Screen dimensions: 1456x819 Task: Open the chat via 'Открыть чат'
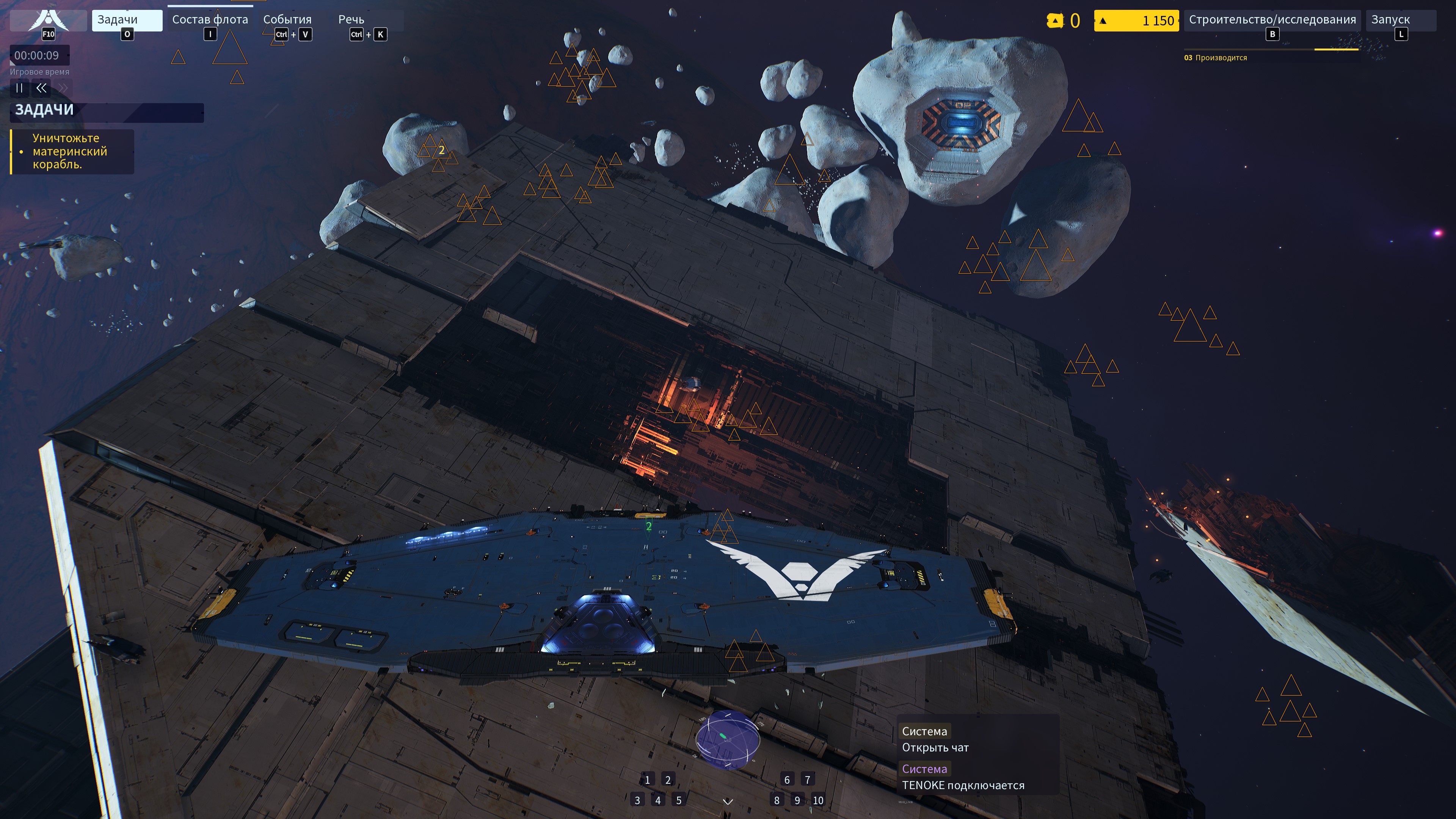click(x=935, y=748)
